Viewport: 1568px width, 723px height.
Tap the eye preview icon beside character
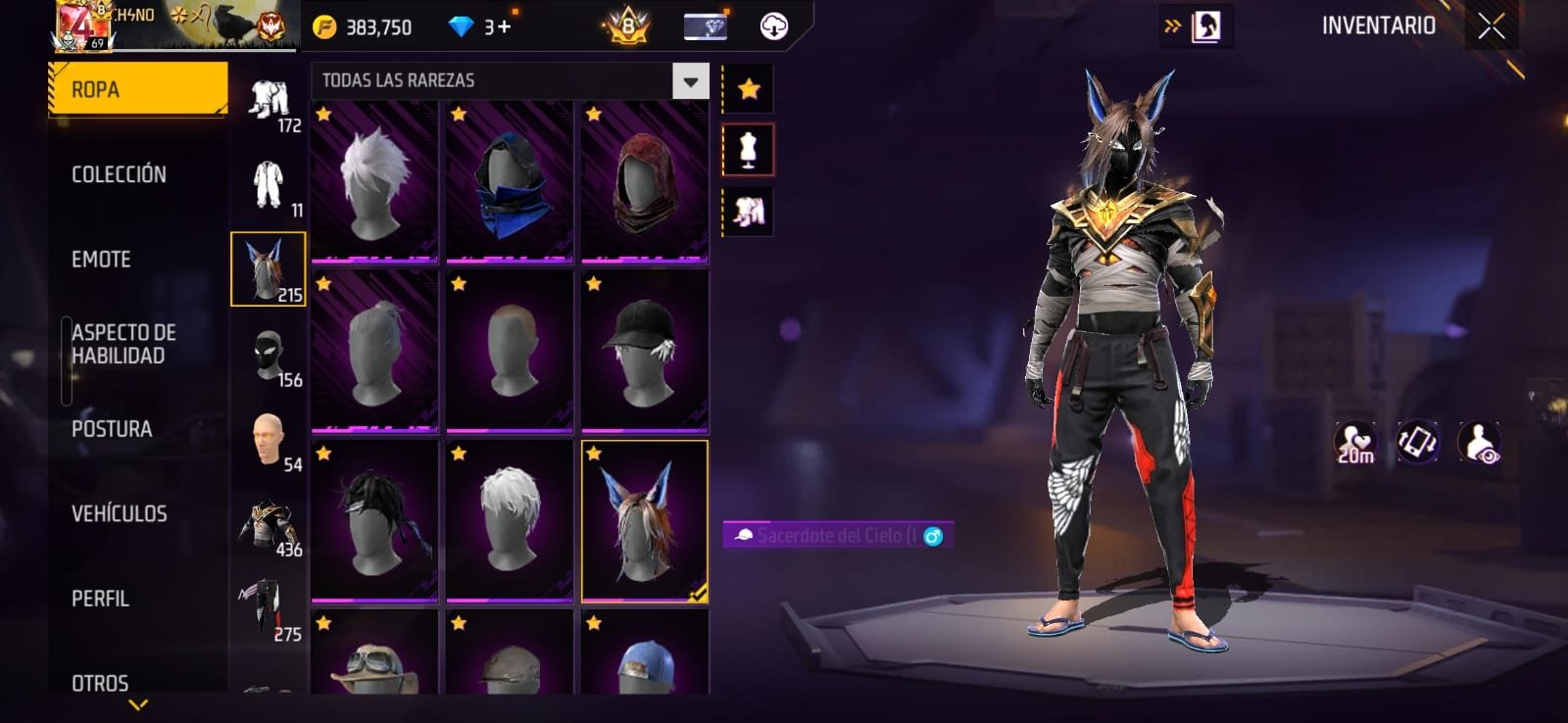coord(1479,443)
